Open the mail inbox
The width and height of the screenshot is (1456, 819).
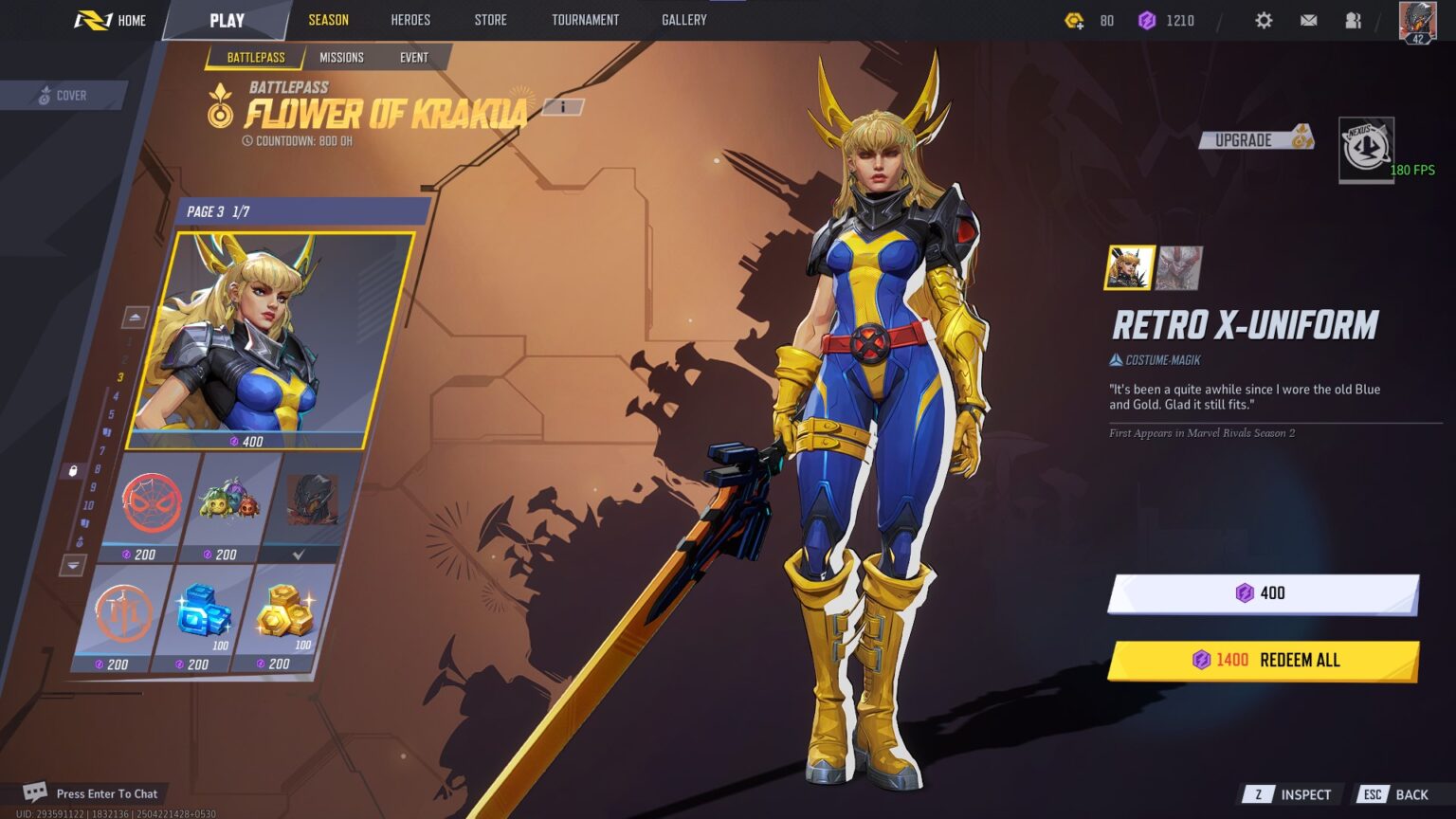click(x=1308, y=20)
